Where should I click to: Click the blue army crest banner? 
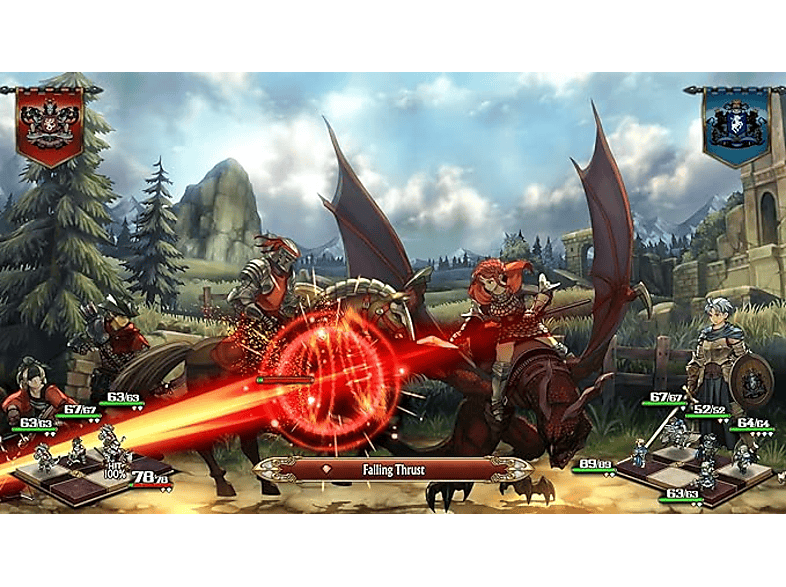(735, 124)
